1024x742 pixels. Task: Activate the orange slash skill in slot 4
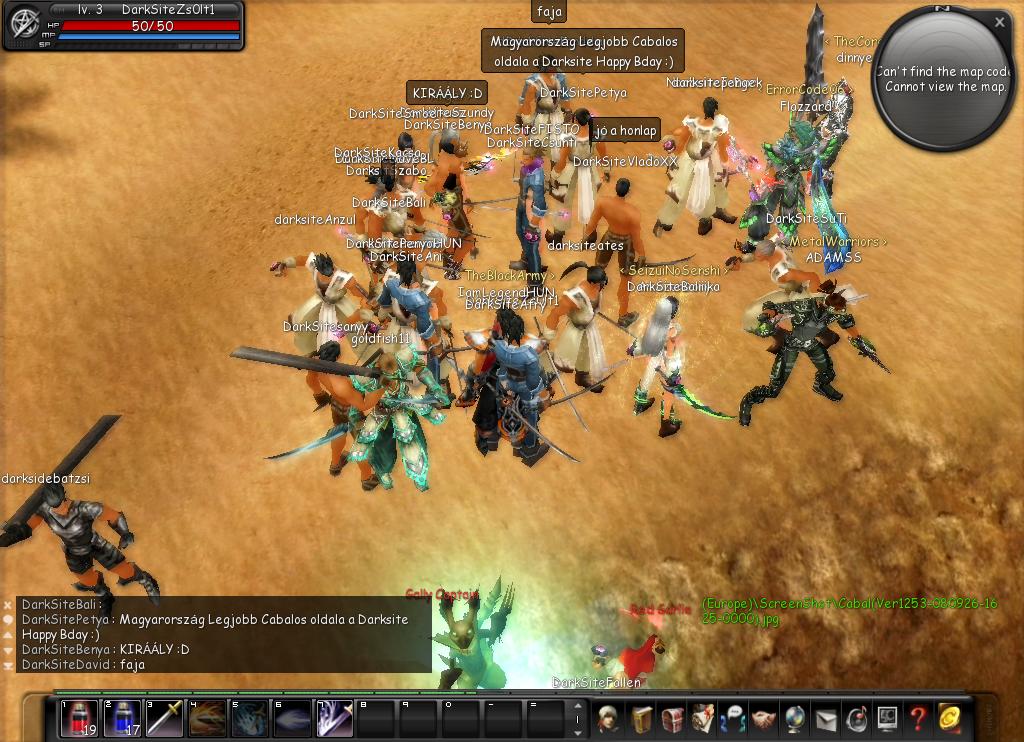point(207,717)
